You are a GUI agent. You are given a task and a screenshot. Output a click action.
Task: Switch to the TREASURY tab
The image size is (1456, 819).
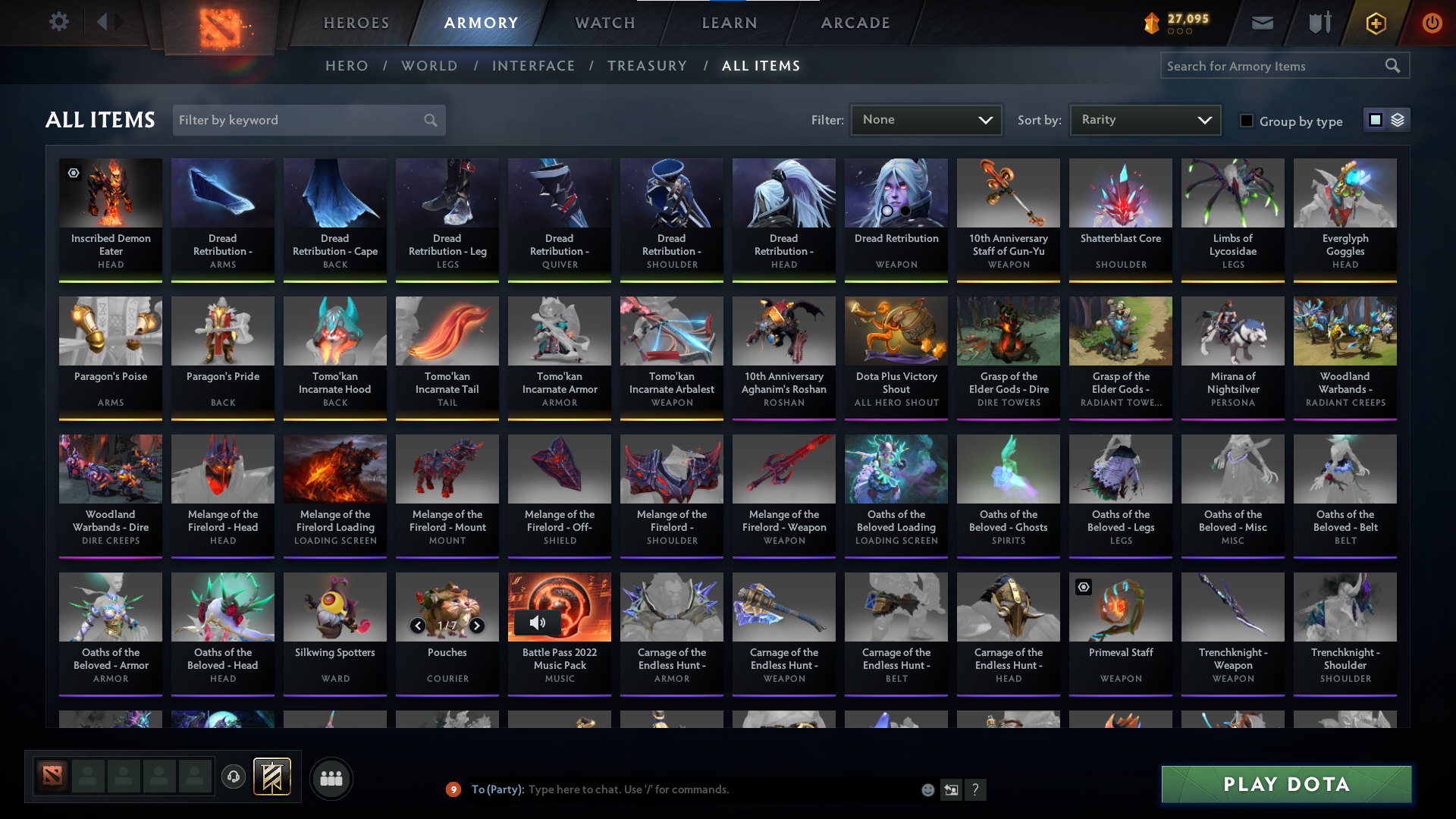pyautogui.click(x=648, y=66)
